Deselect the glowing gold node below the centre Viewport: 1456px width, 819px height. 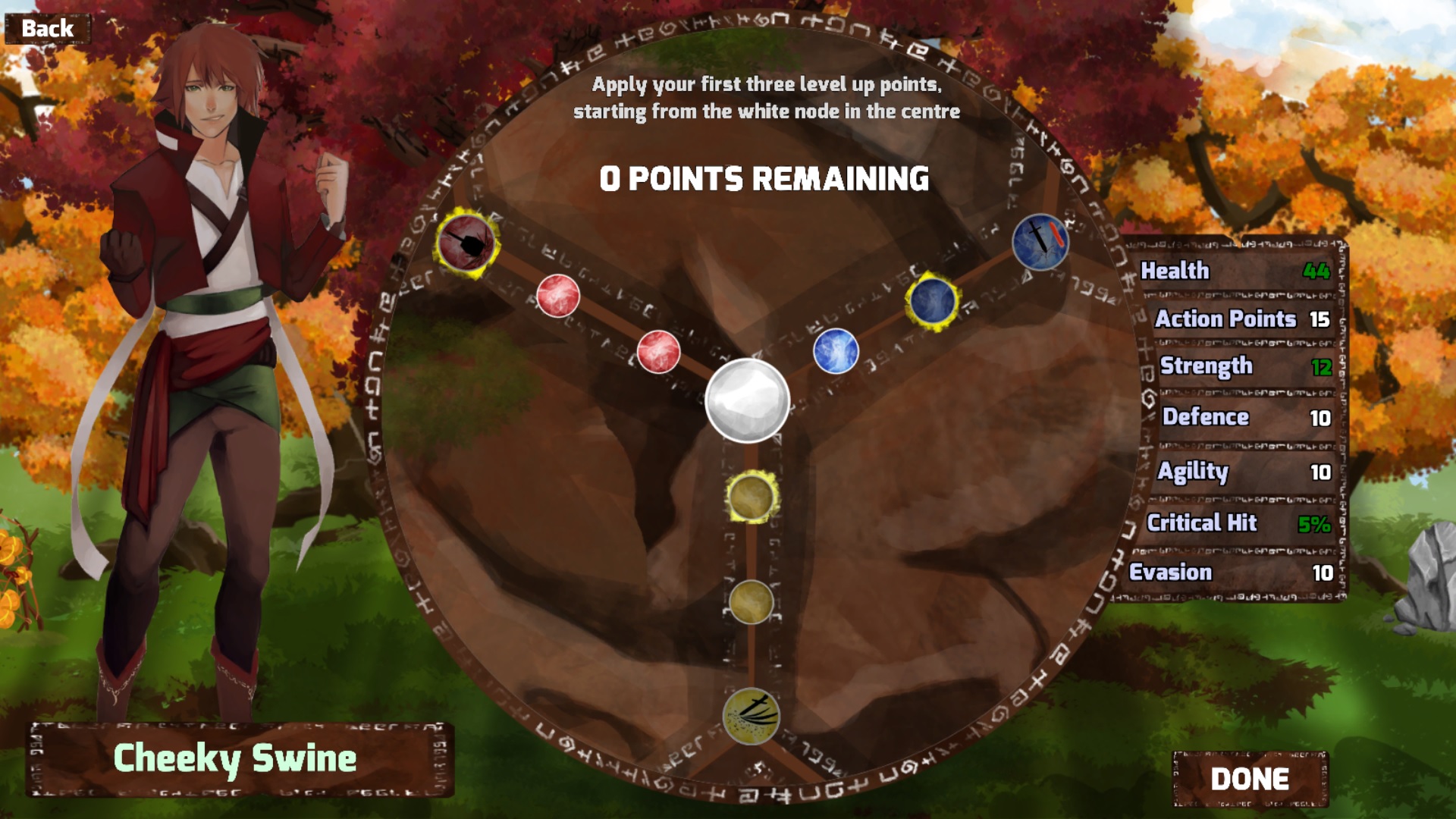pyautogui.click(x=751, y=498)
